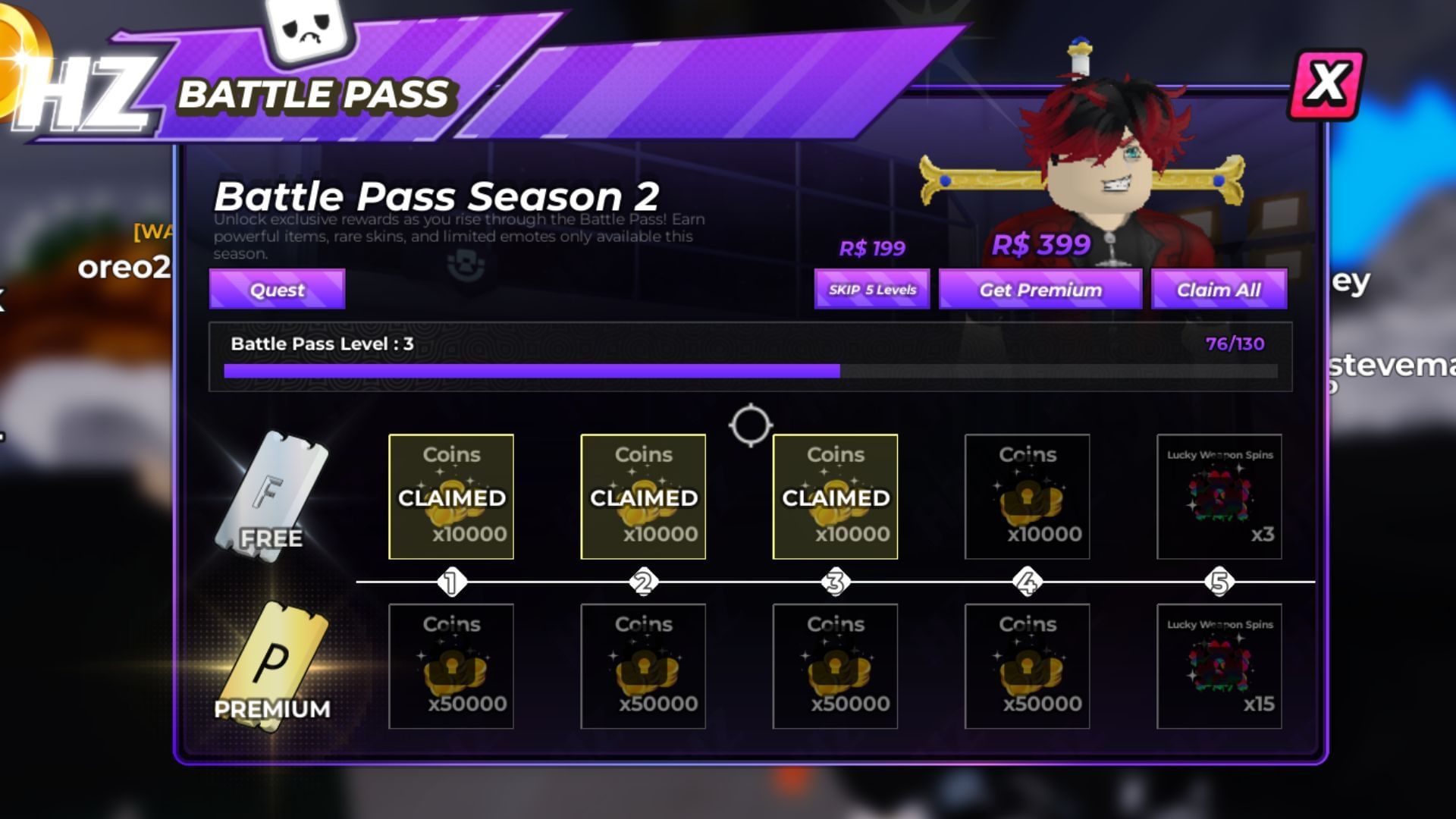
Task: Open the free Lucky Weapon Spins x3 reward
Action: [1219, 497]
